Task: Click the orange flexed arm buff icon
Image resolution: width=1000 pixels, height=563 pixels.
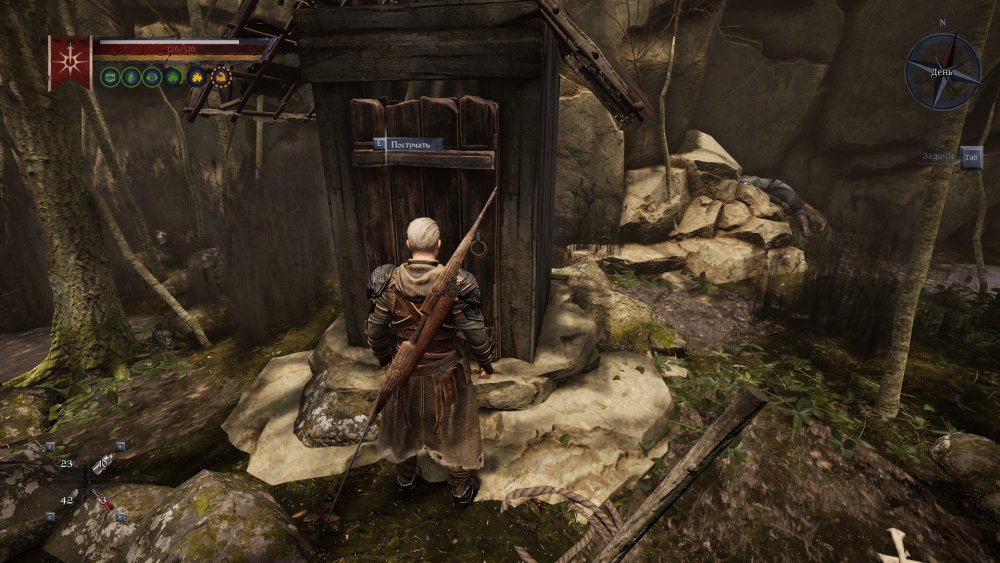Action: point(221,76)
